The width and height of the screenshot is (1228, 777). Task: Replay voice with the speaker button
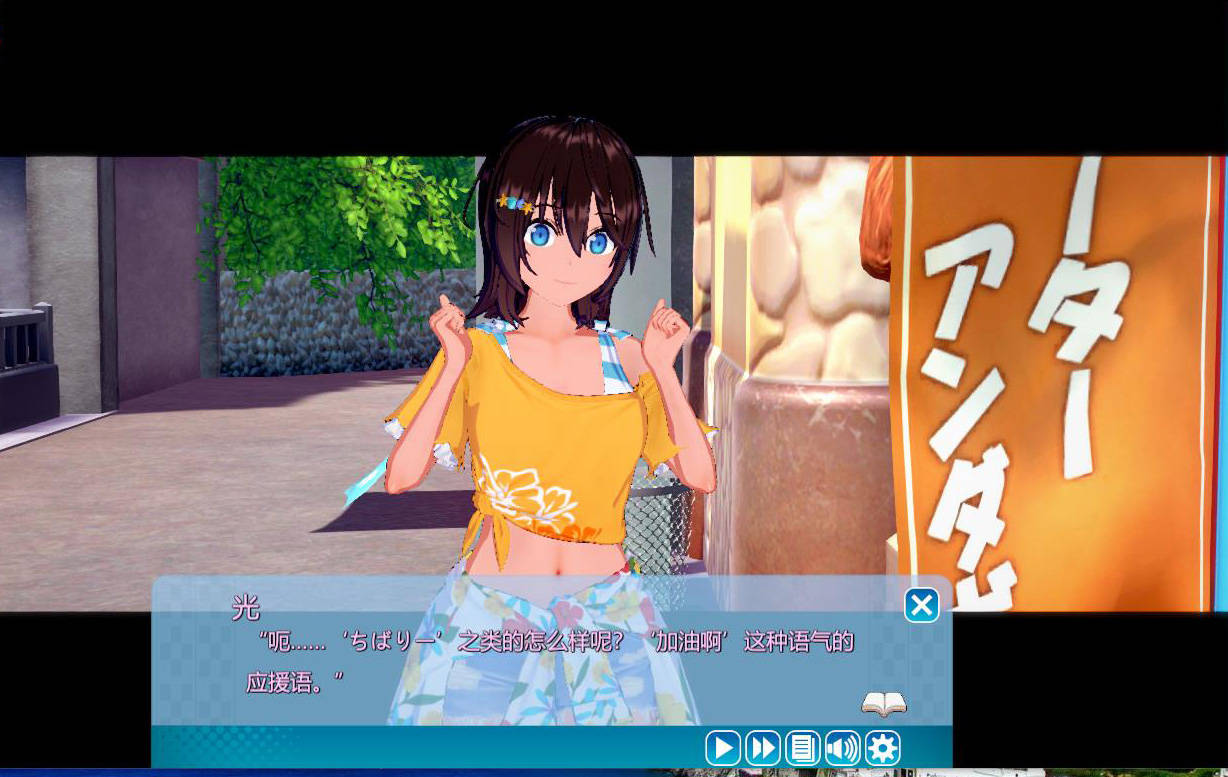(x=842, y=748)
